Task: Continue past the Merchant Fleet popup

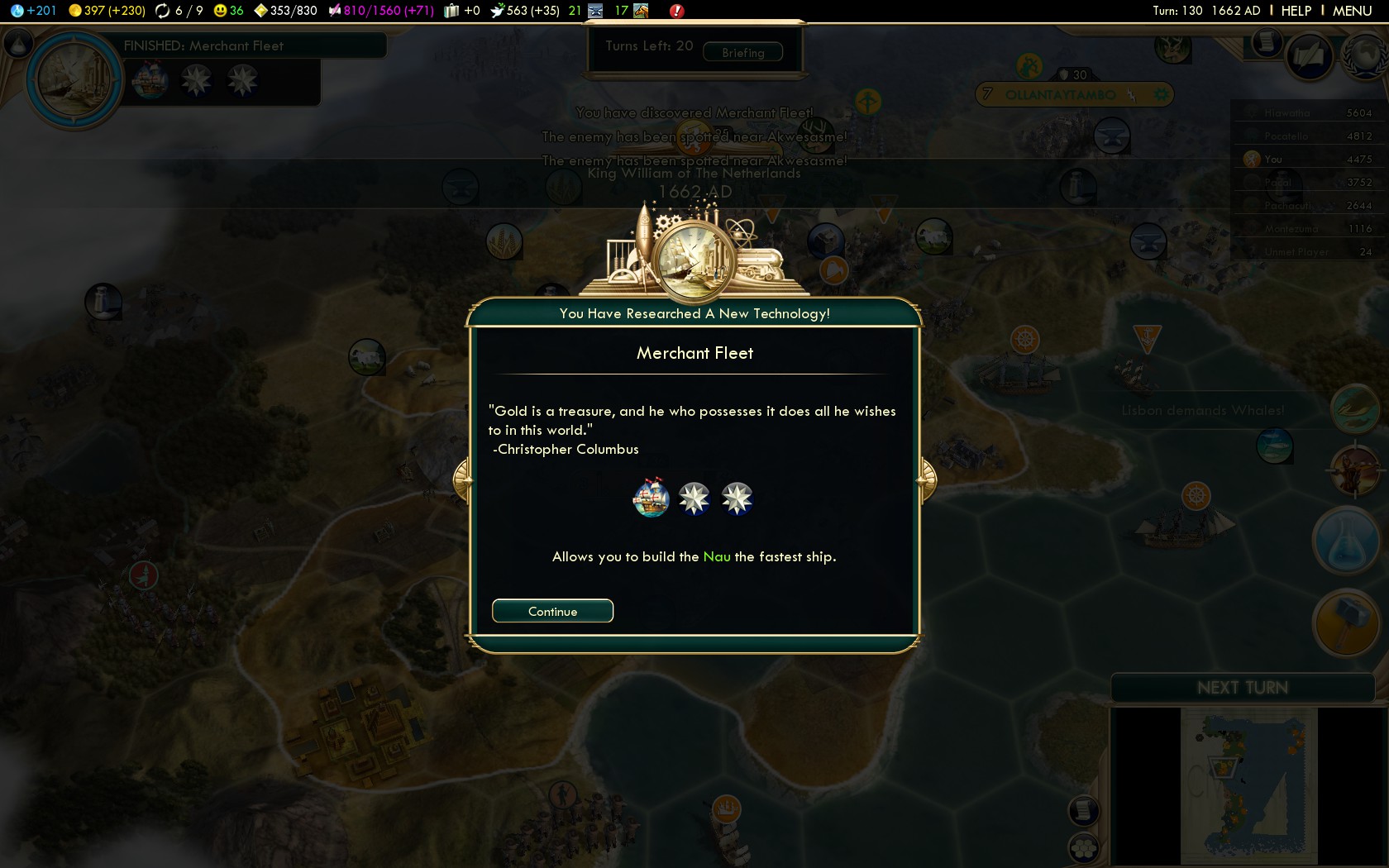Action: pyautogui.click(x=552, y=611)
